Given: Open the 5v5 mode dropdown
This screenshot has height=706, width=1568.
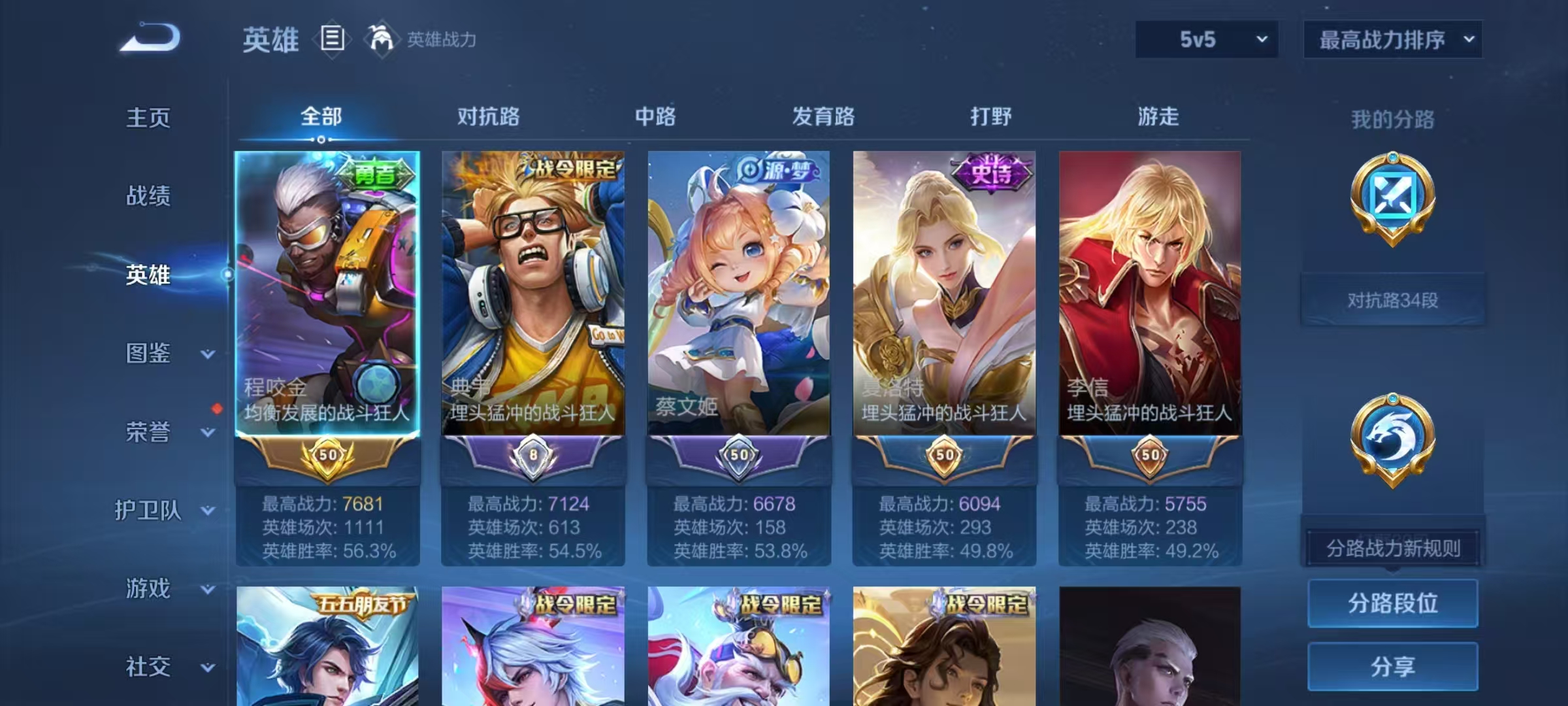Looking at the screenshot, I should coord(1205,39).
